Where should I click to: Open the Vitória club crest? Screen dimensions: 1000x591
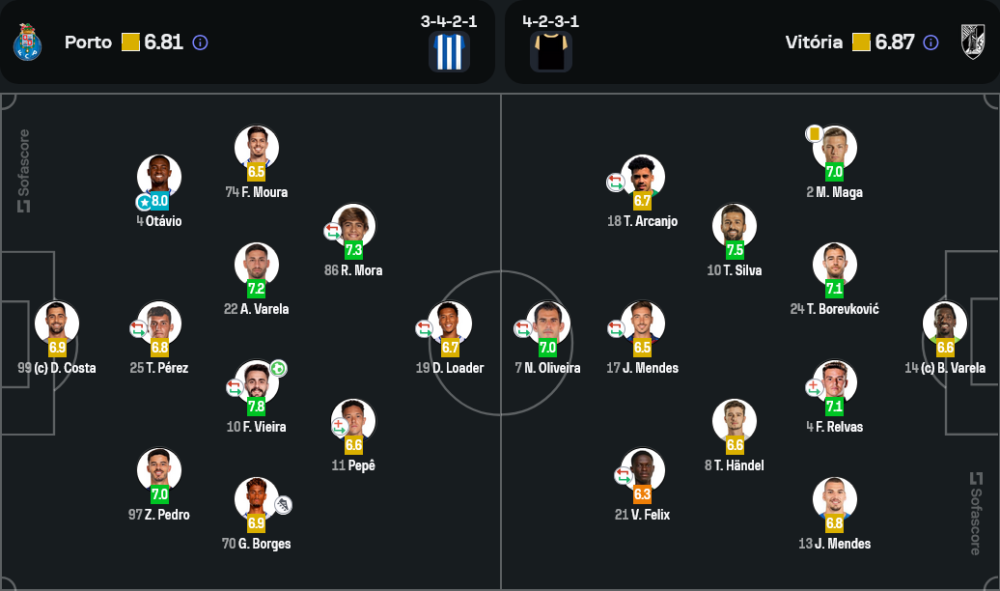[973, 42]
